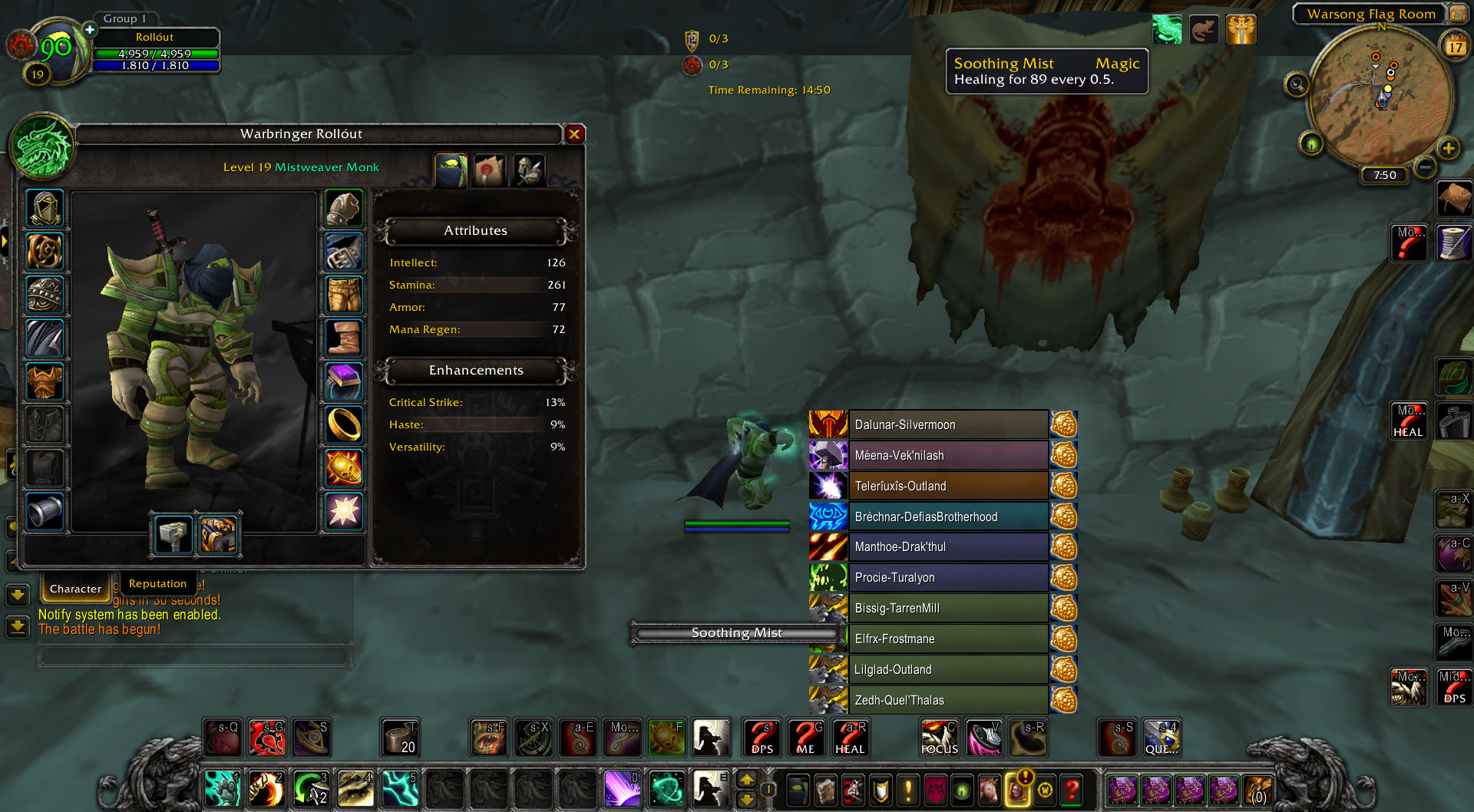Choose the Dalunar-Silvermoon raid frame
1474x812 pixels.
tap(948, 424)
